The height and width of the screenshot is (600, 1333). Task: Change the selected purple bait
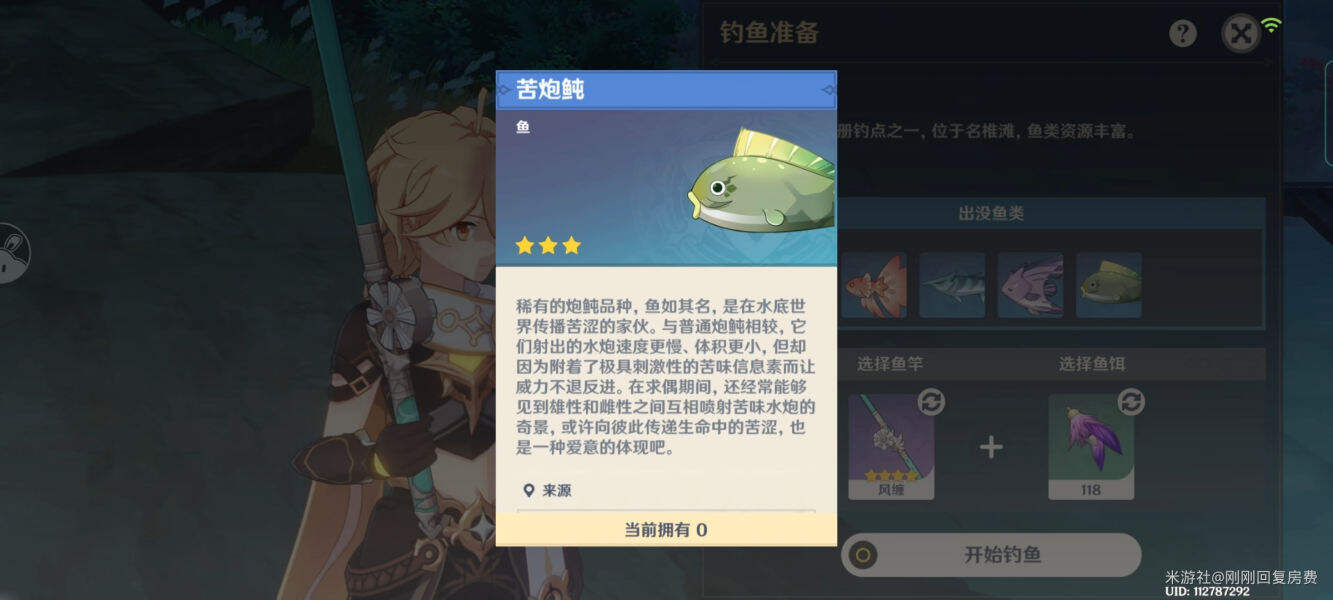pos(1131,402)
